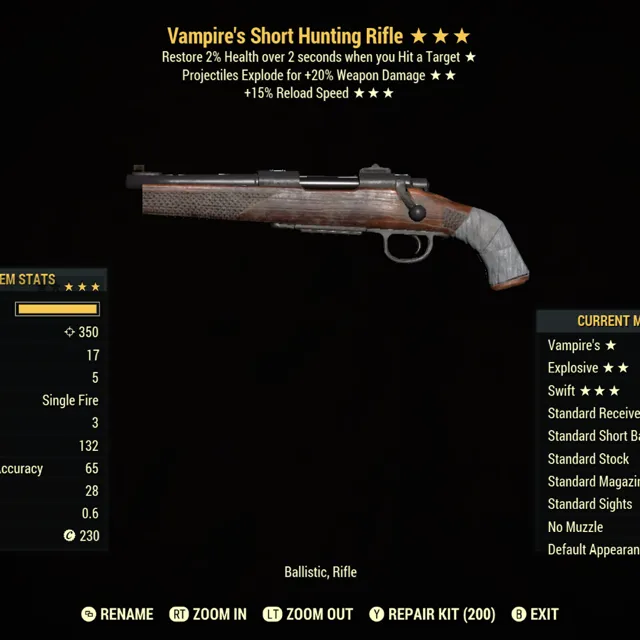Select the Swift mod row
This screenshot has width=640, height=640.
[583, 391]
